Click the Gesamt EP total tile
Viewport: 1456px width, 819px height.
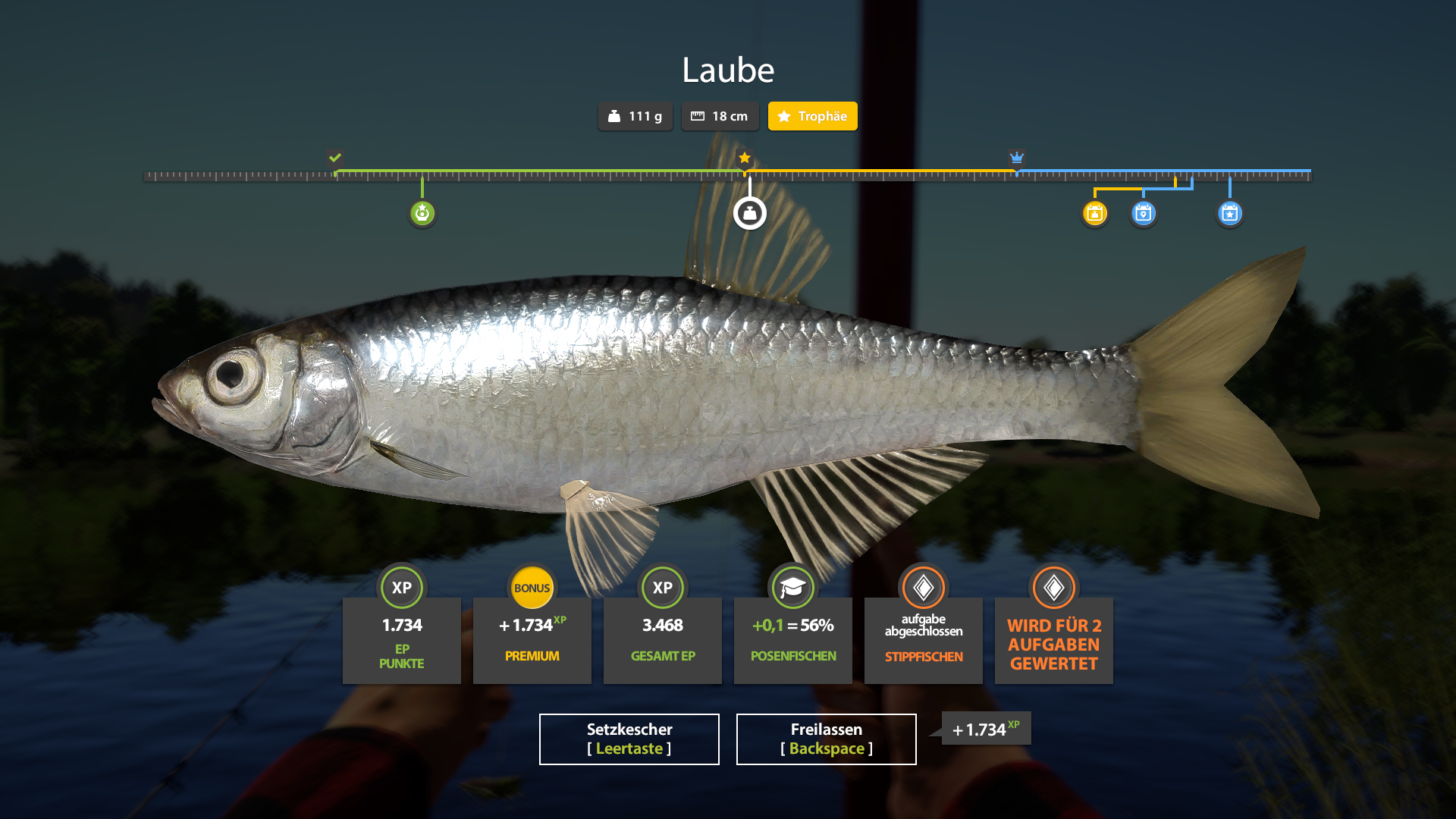(662, 639)
